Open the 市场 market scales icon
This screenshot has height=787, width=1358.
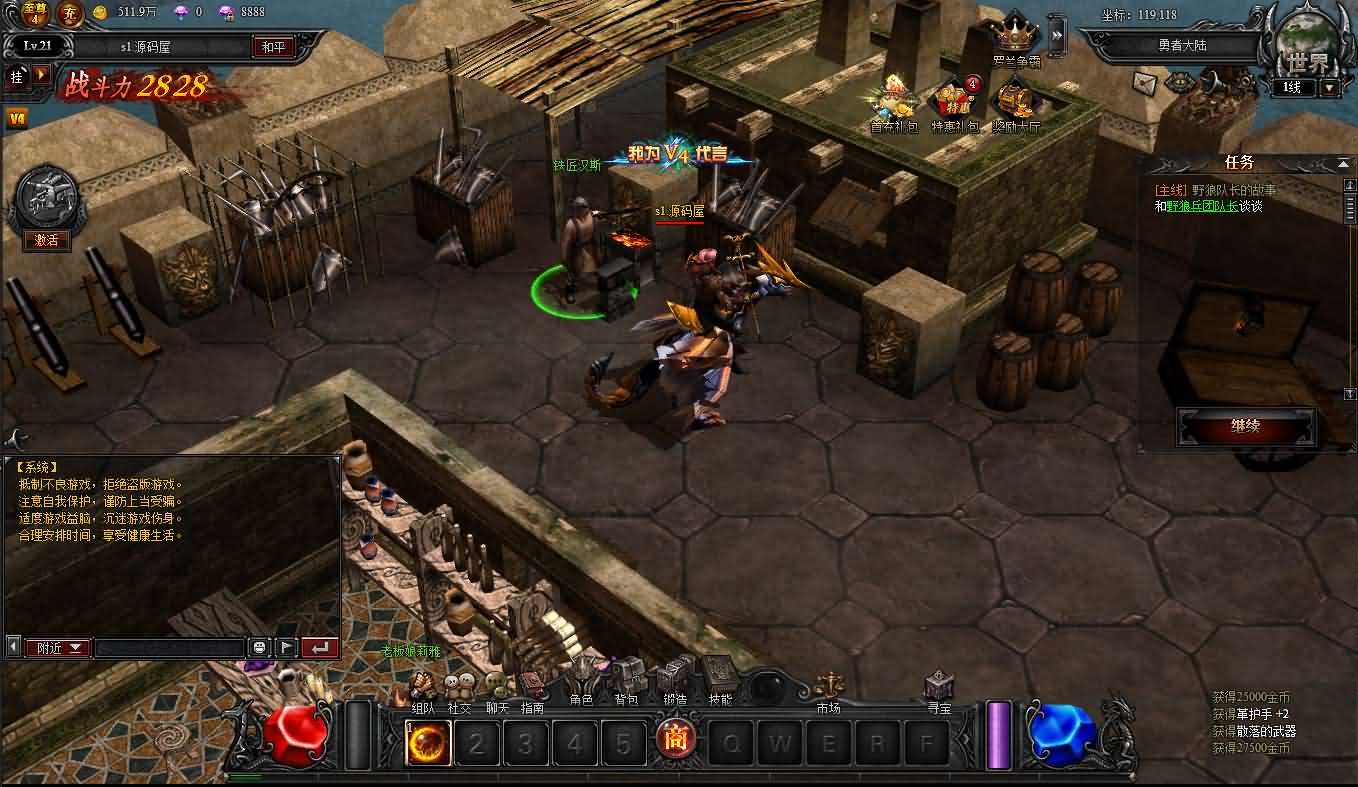(829, 688)
